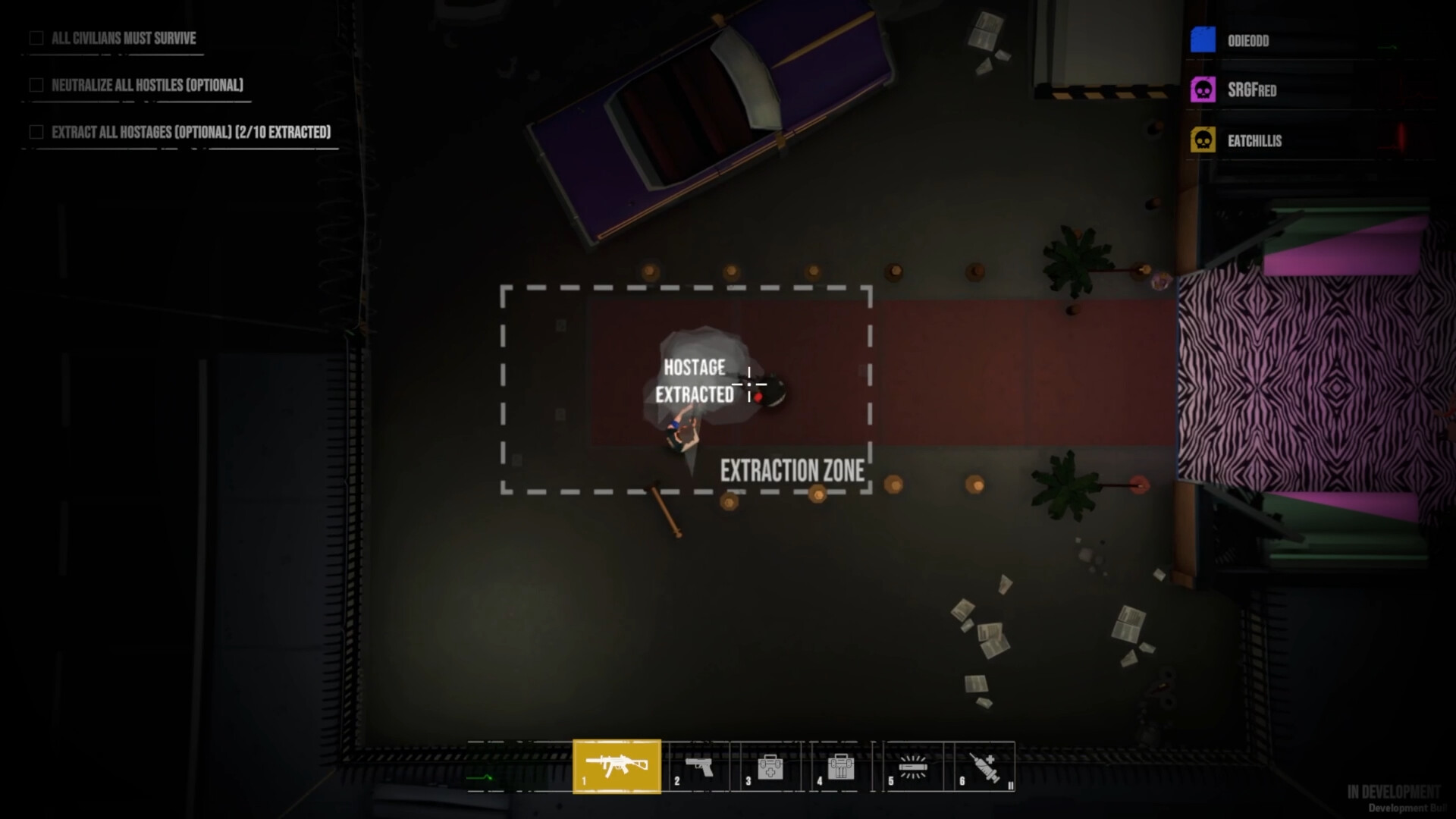1456x819 pixels.
Task: Check the EXTRACT ALL HOSTAGES objective box
Action: pos(36,132)
